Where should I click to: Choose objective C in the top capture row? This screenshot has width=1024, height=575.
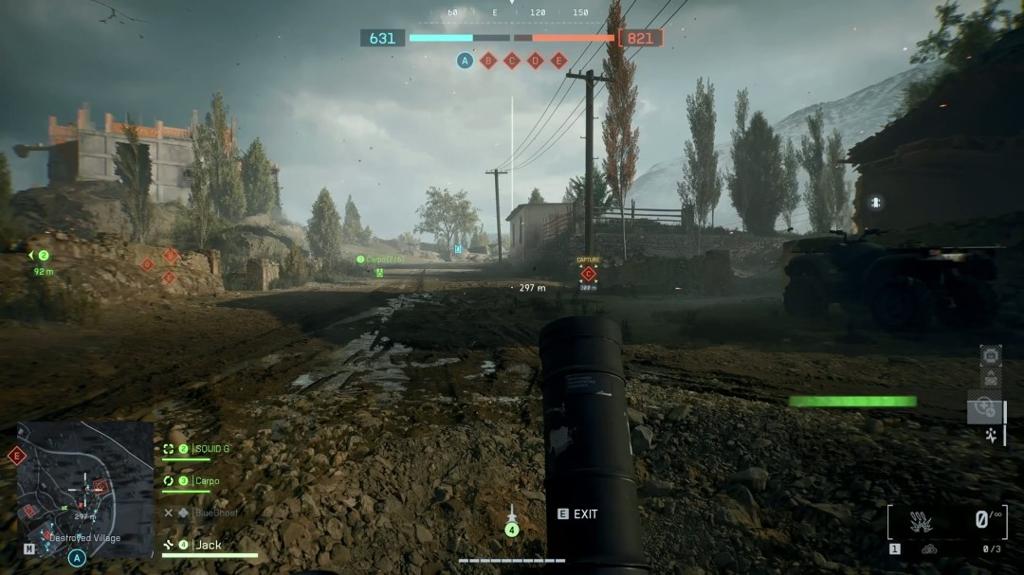pos(512,60)
